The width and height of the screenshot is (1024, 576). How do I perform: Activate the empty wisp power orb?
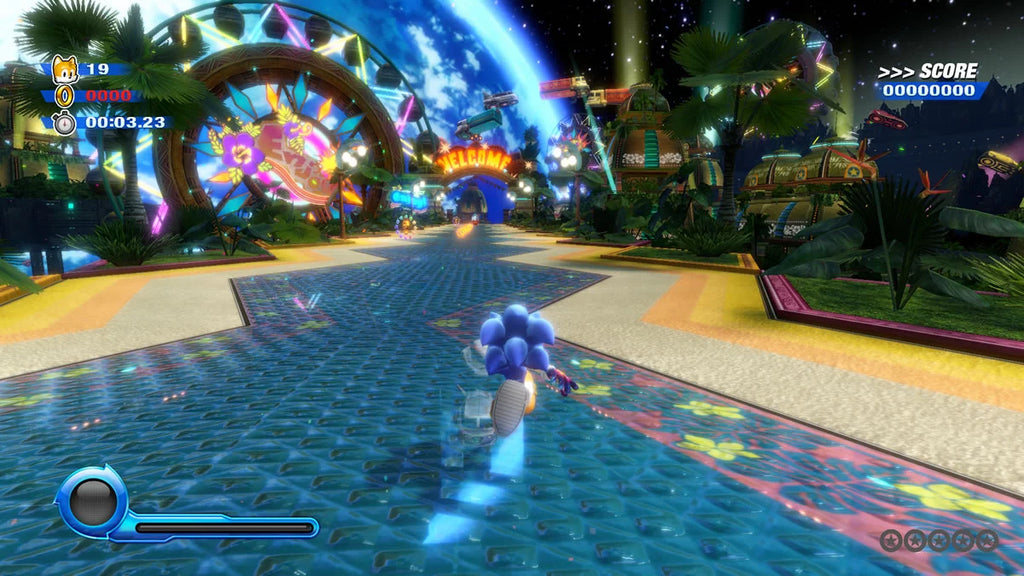93,499
